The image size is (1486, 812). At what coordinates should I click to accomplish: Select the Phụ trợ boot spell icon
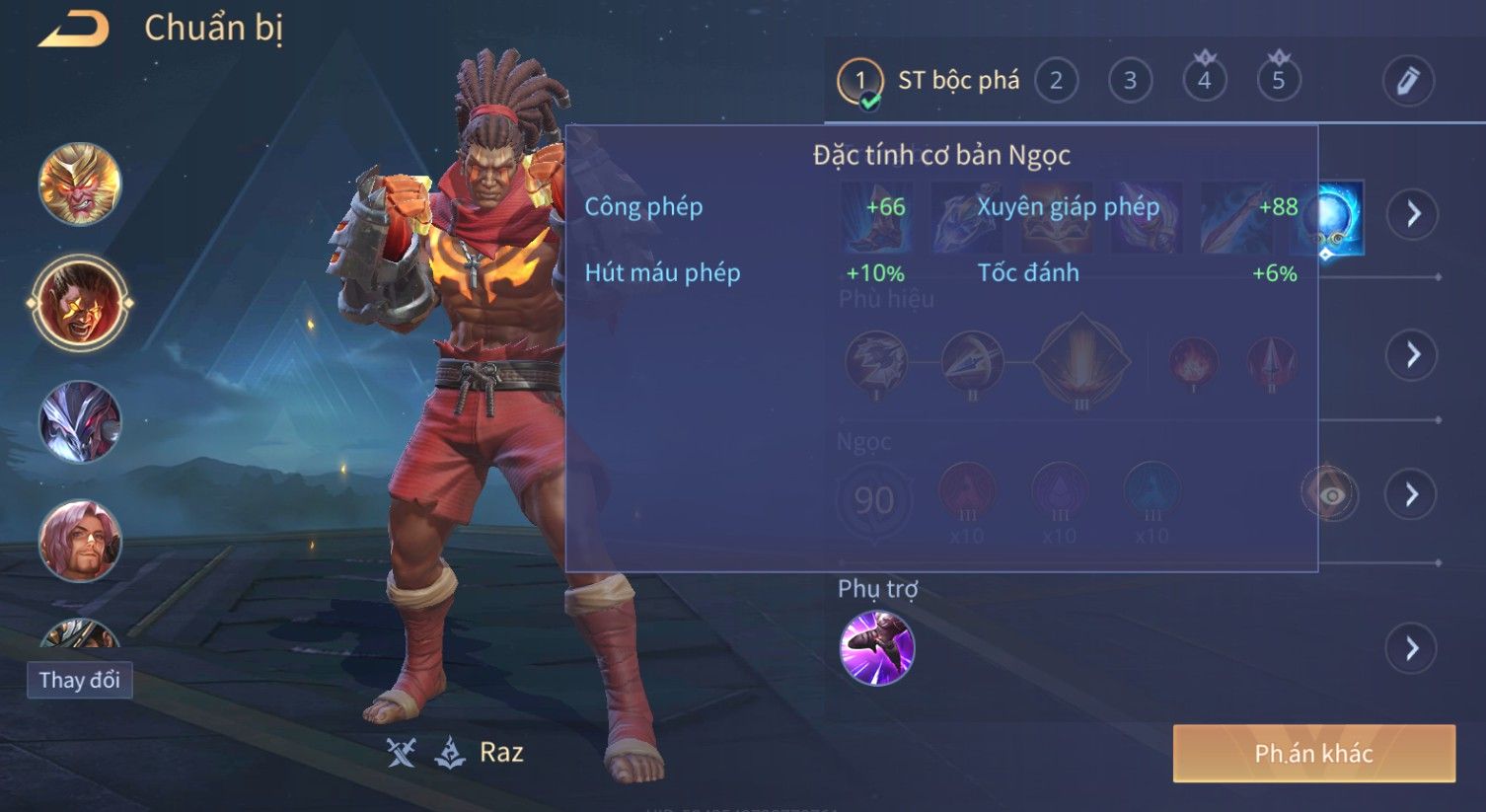tap(876, 648)
